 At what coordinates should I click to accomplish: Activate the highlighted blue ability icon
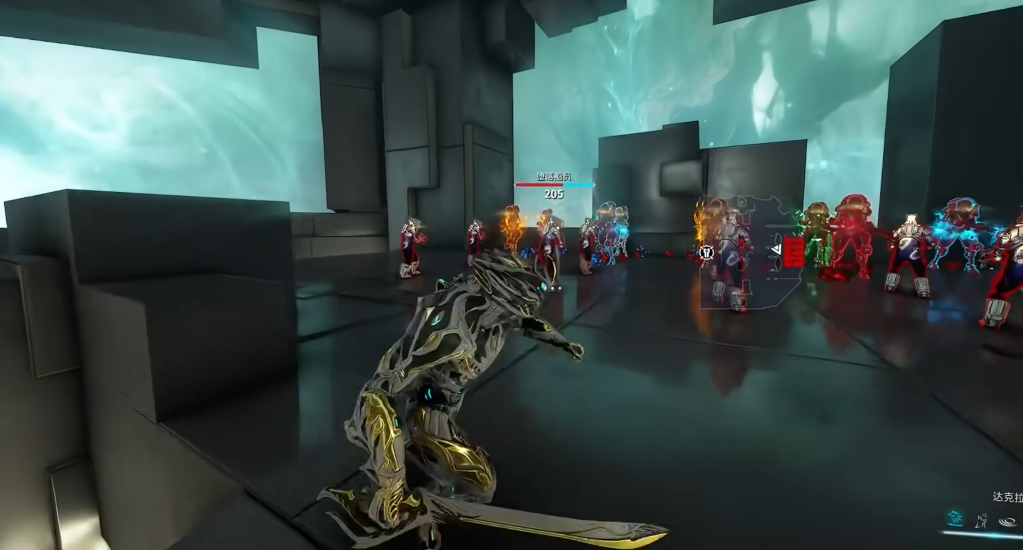(955, 518)
